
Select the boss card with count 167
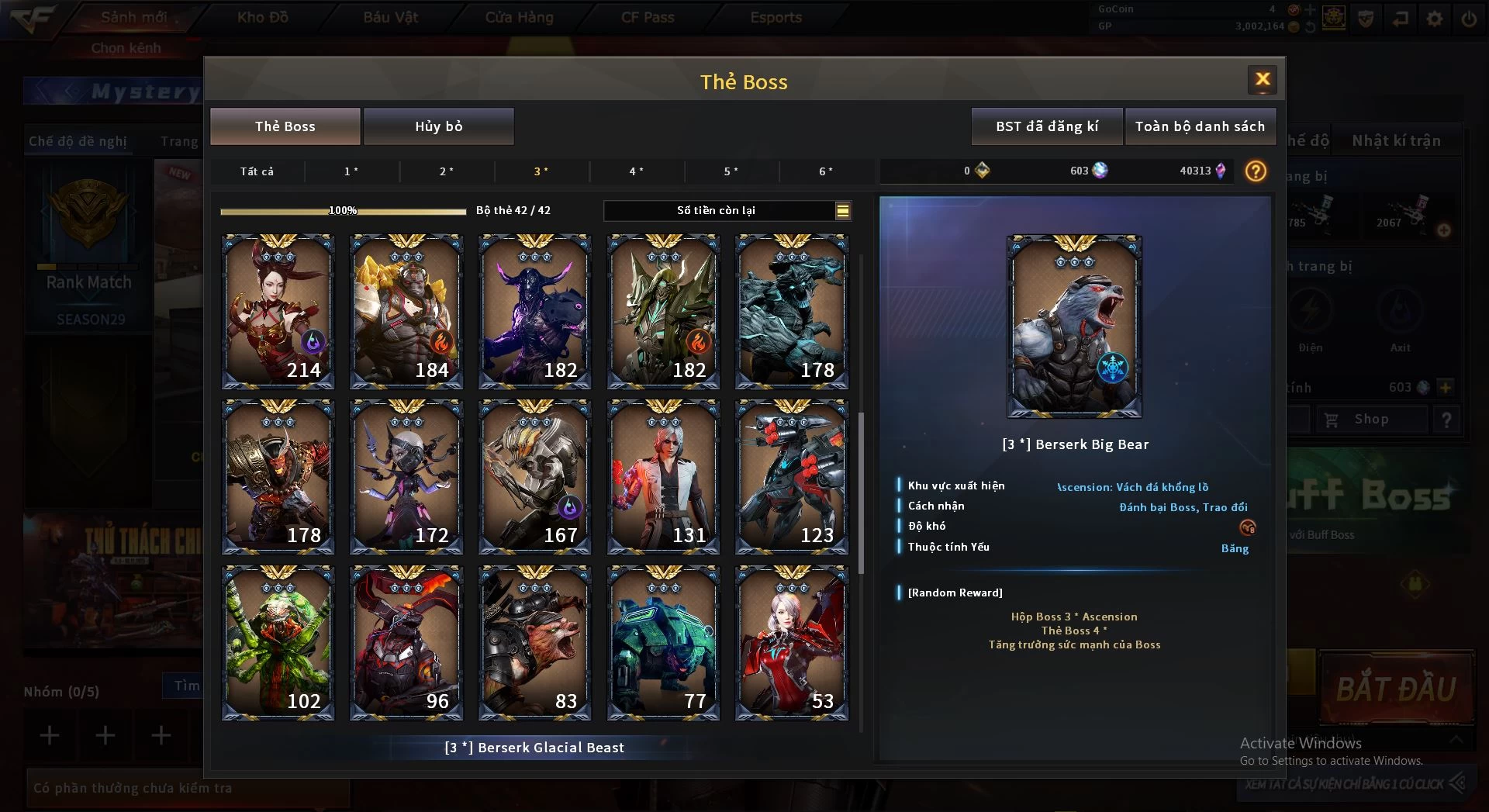tap(534, 477)
